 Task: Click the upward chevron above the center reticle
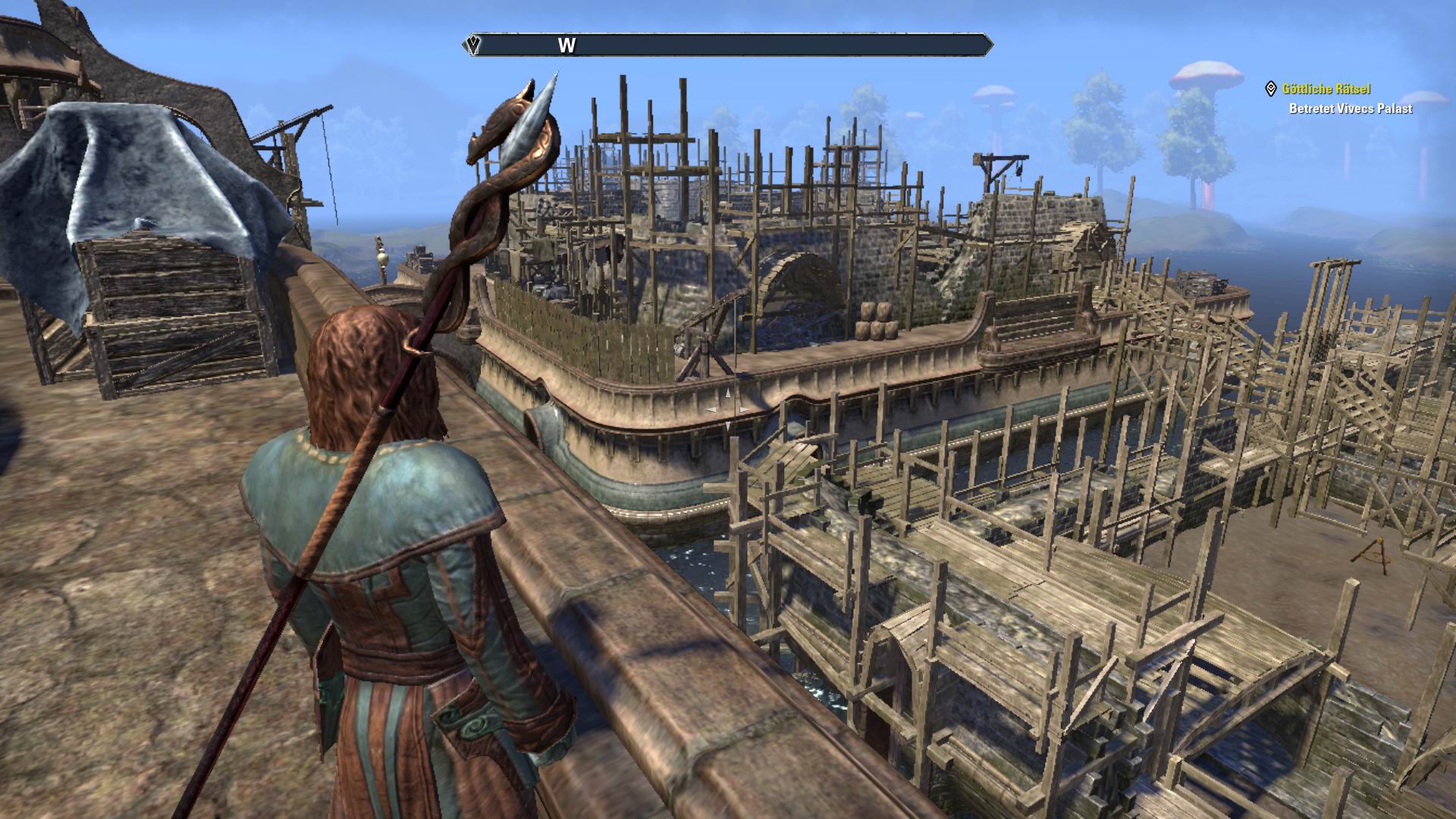tap(728, 393)
